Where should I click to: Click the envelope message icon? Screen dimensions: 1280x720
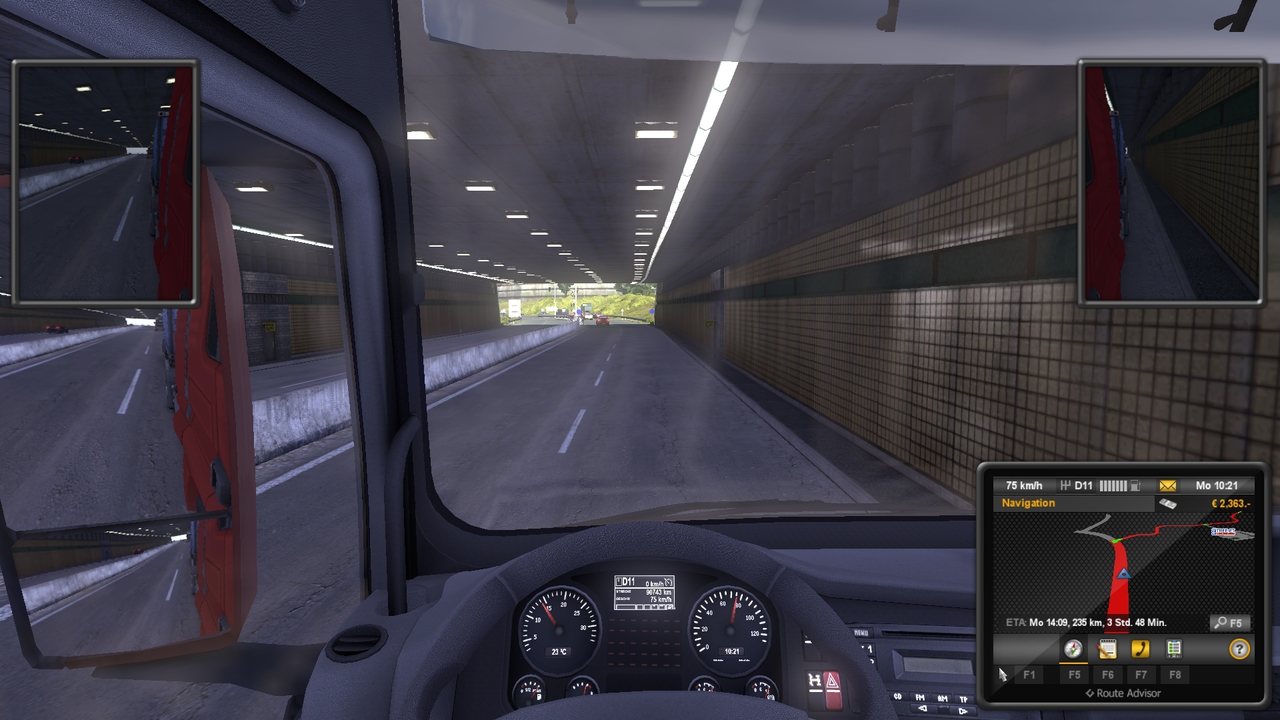[x=1166, y=485]
